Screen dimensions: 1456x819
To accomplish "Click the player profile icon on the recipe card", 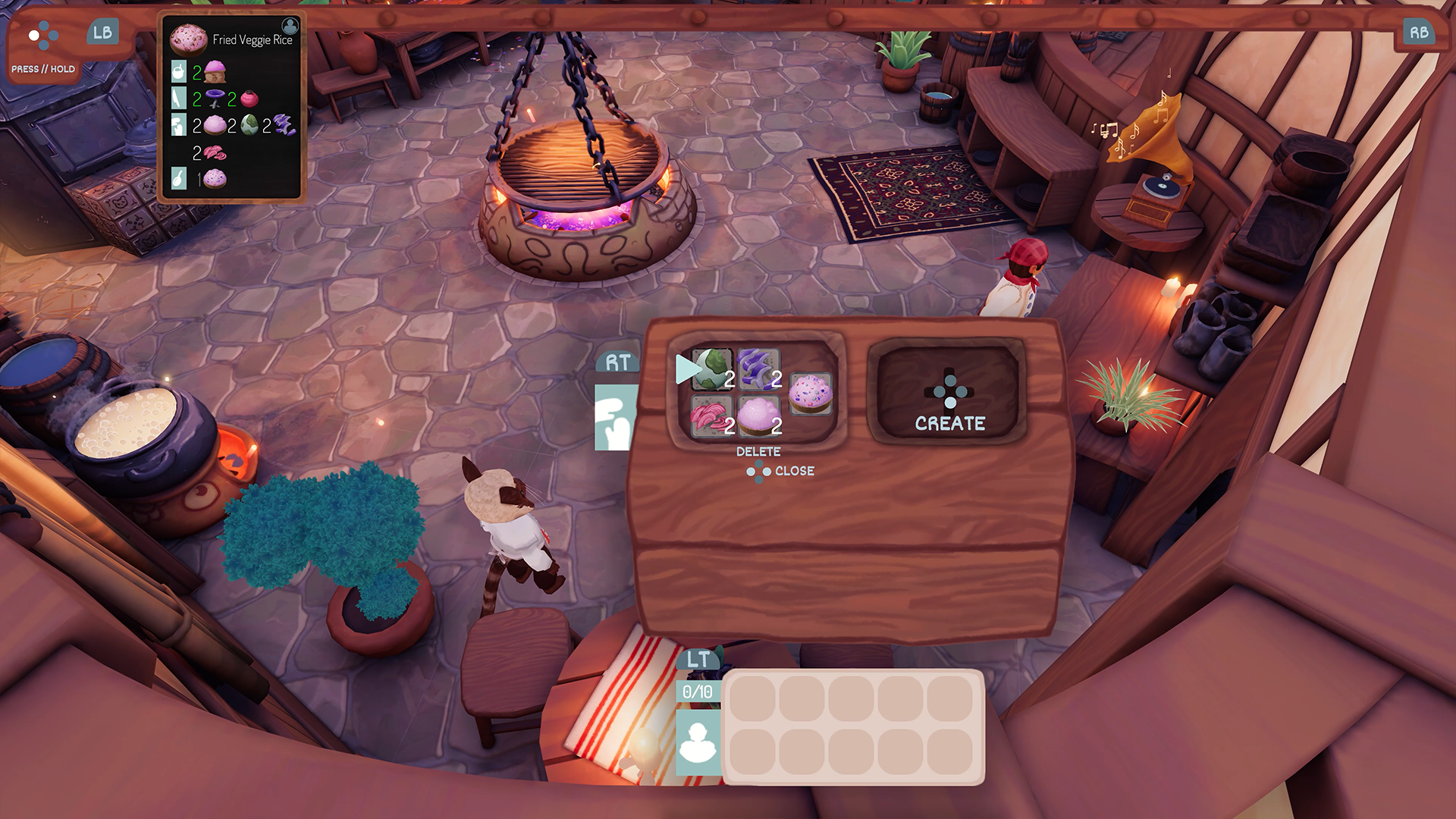I will (x=290, y=26).
